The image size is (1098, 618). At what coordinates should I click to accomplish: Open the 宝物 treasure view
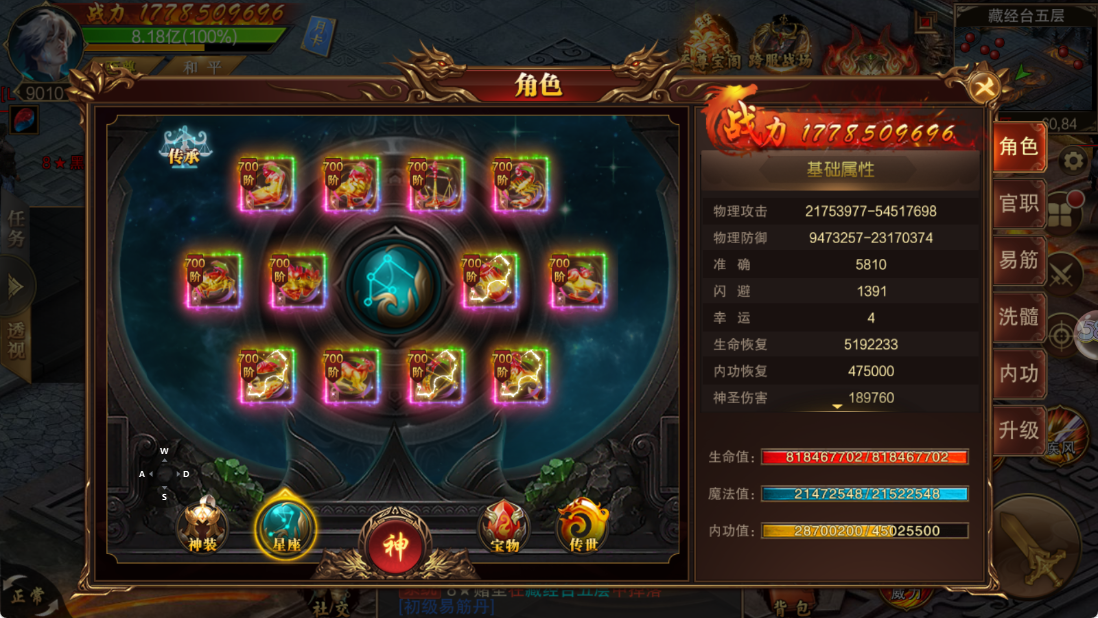(505, 526)
